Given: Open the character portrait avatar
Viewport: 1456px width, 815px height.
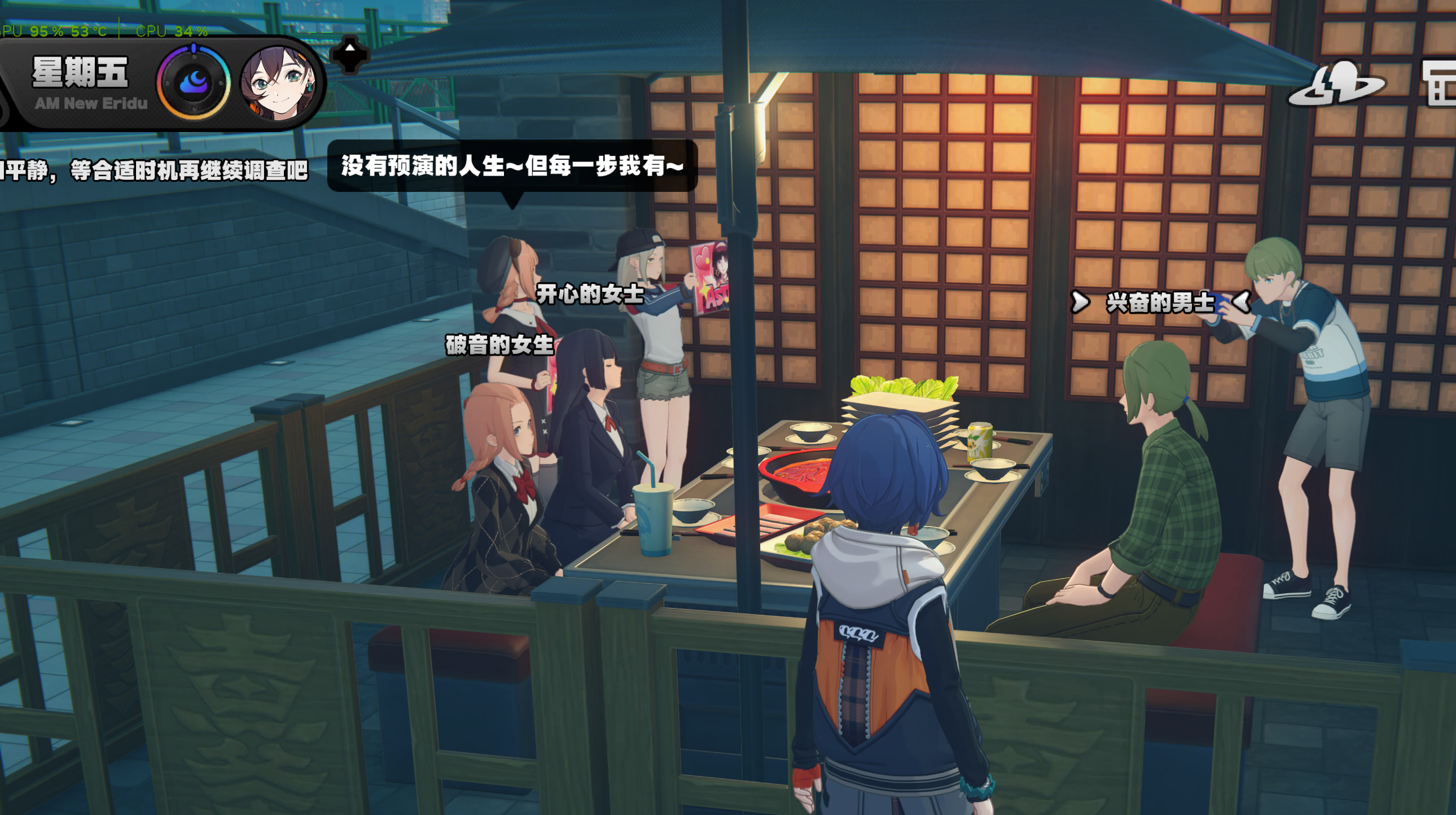Looking at the screenshot, I should click(279, 83).
